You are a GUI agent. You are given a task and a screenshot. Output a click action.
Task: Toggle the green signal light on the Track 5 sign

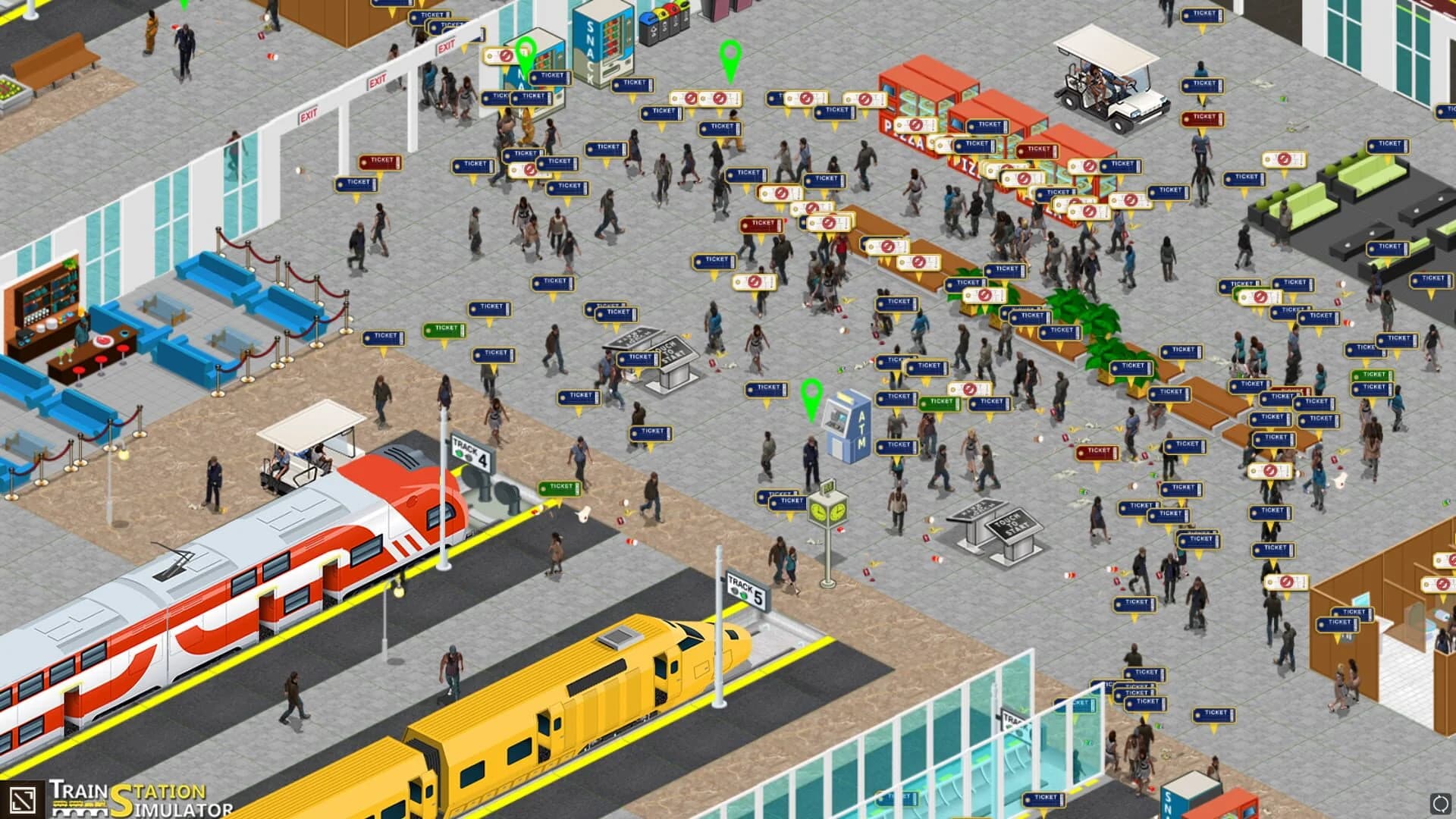[744, 596]
